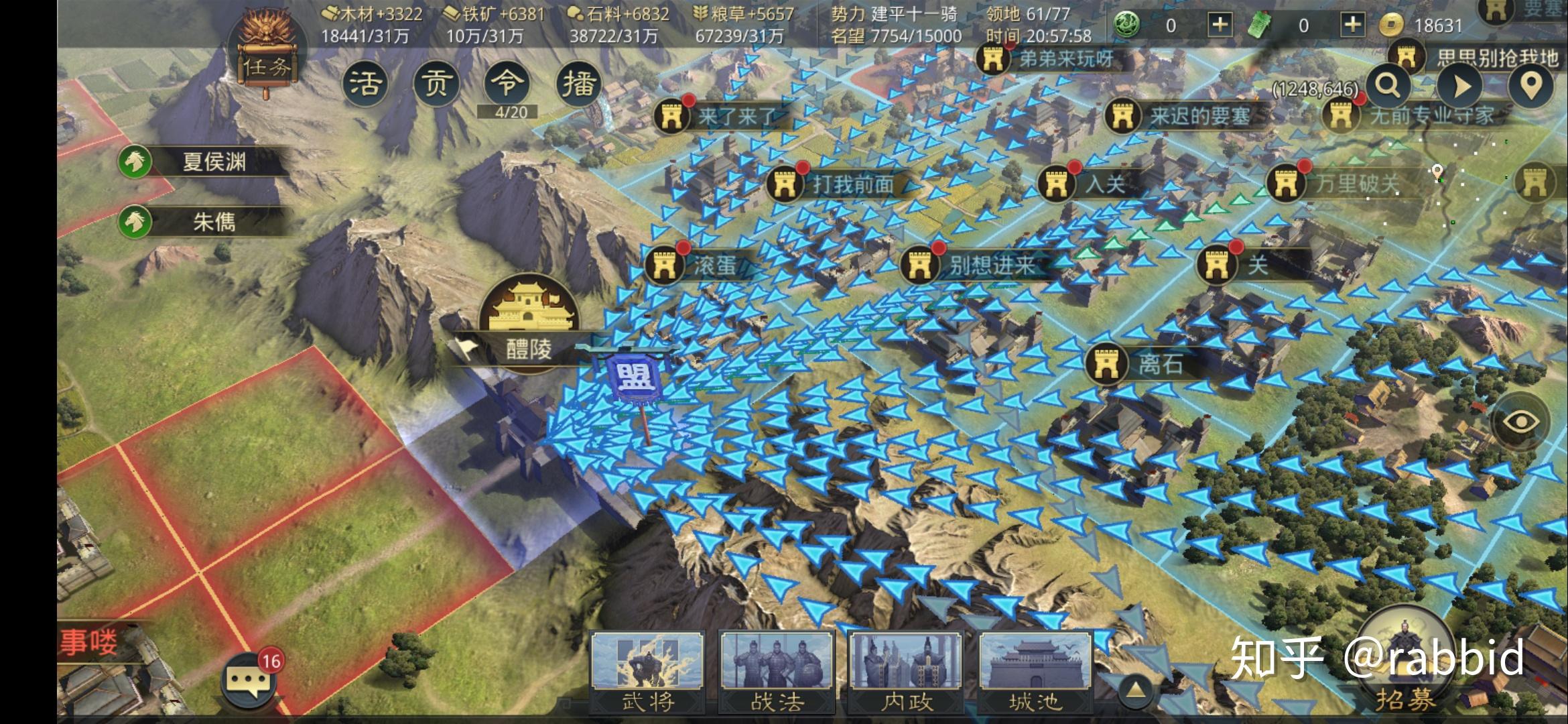This screenshot has width=1568, height=724.
Task: Toggle the eye visibility button
Action: (1521, 421)
